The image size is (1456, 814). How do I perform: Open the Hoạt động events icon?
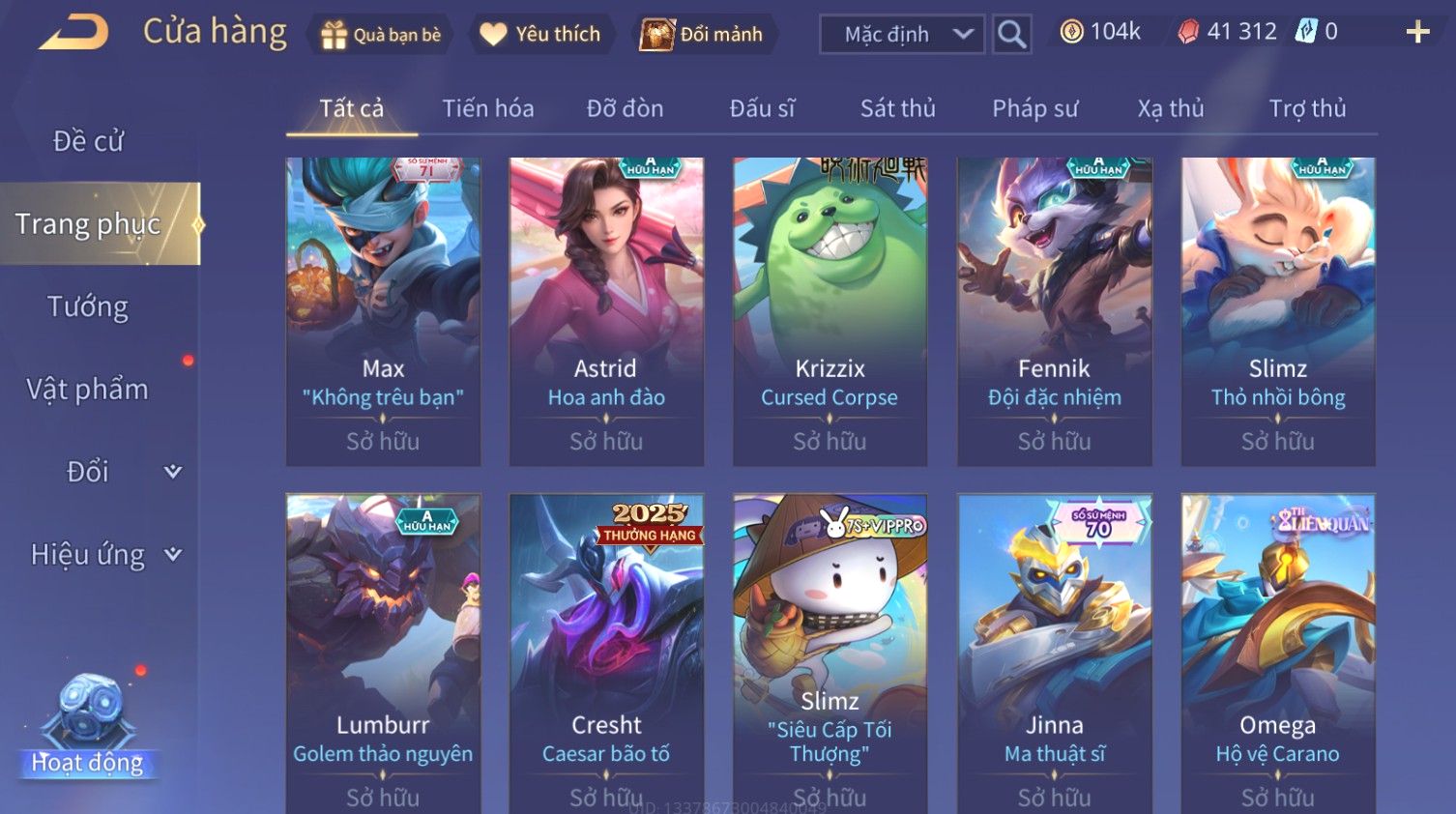tap(88, 725)
